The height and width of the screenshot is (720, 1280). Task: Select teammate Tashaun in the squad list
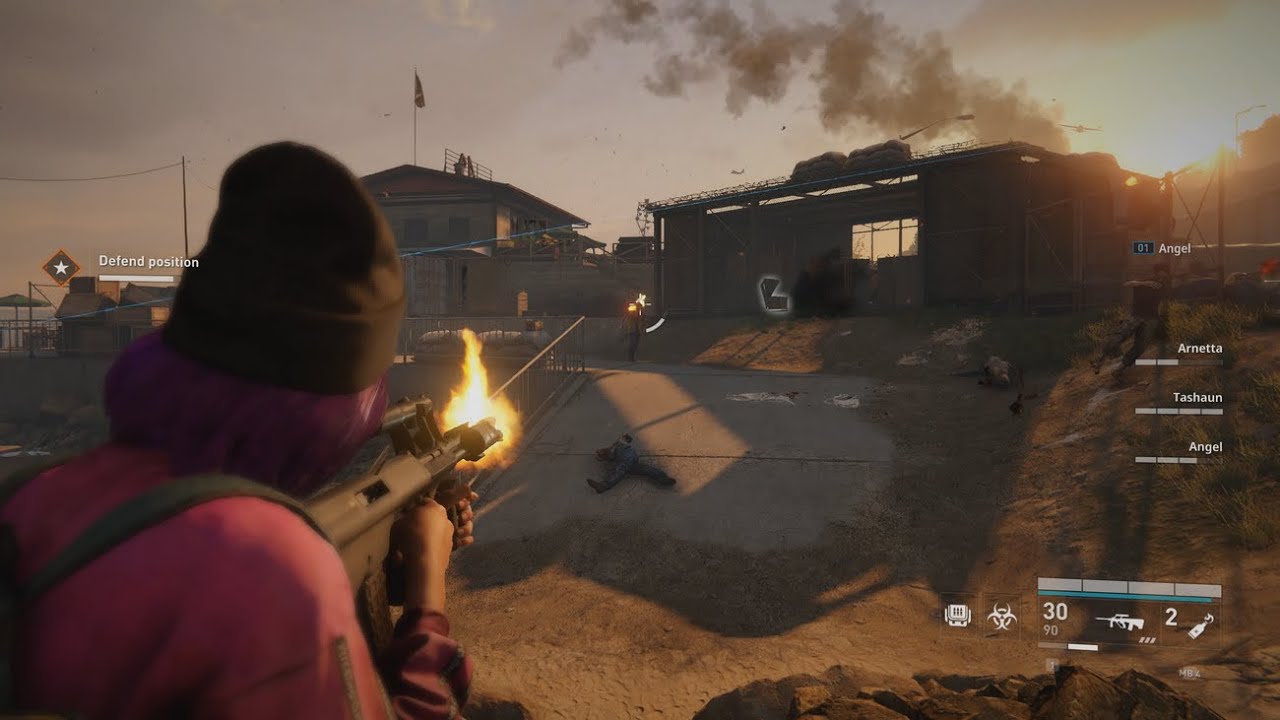click(x=1197, y=398)
